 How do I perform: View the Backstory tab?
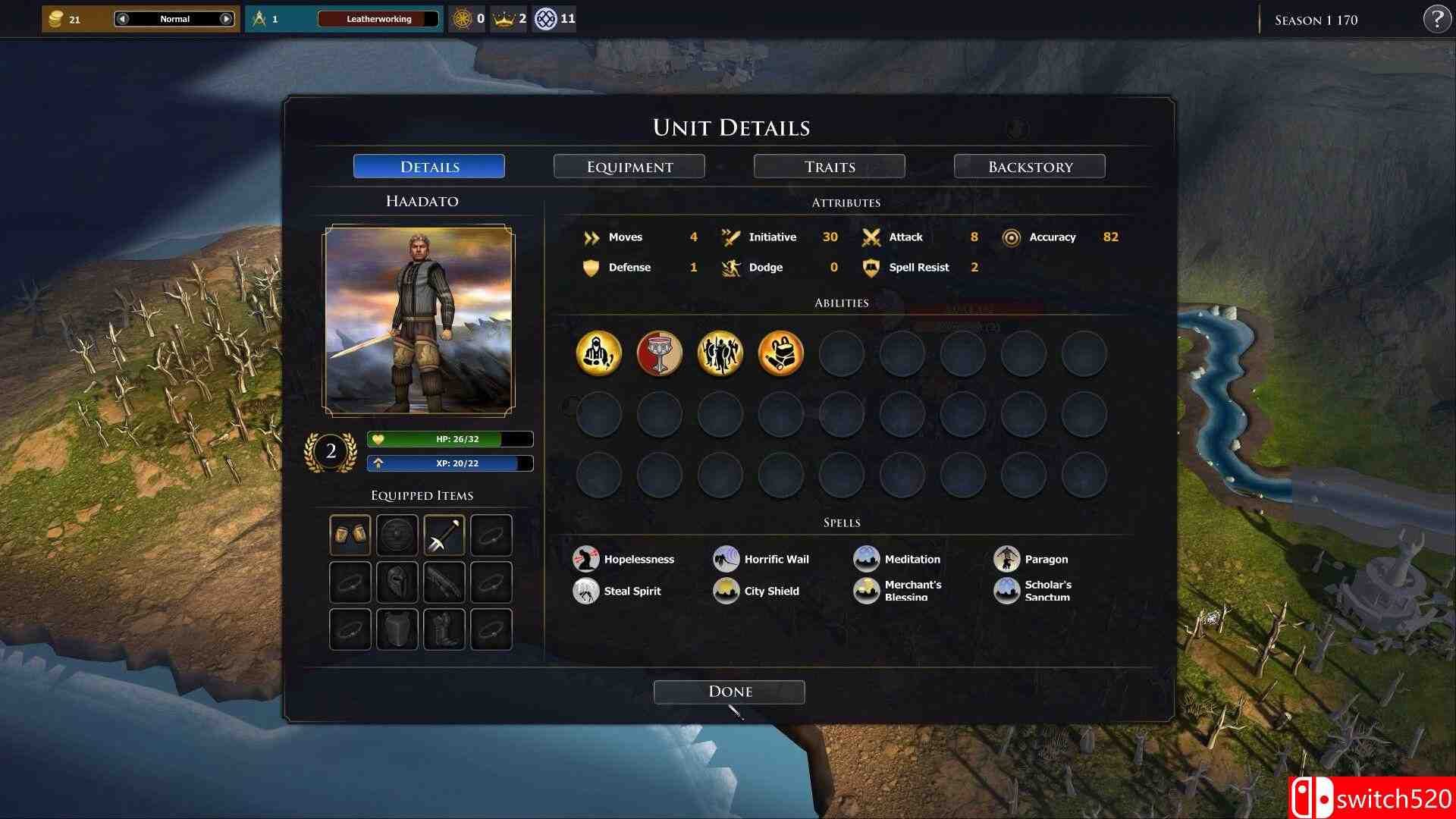click(x=1029, y=166)
